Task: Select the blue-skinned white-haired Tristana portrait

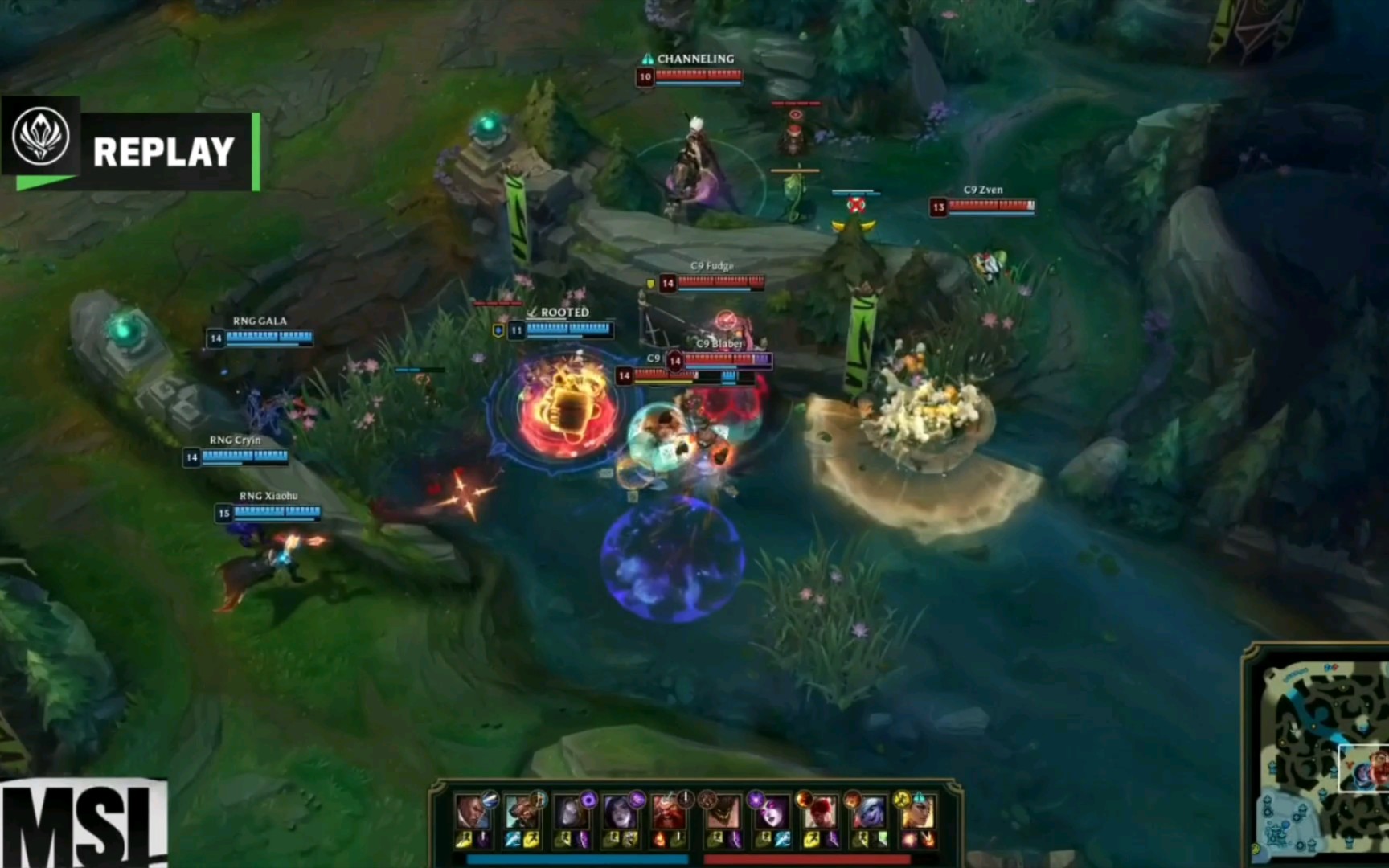Action: pos(869,811)
